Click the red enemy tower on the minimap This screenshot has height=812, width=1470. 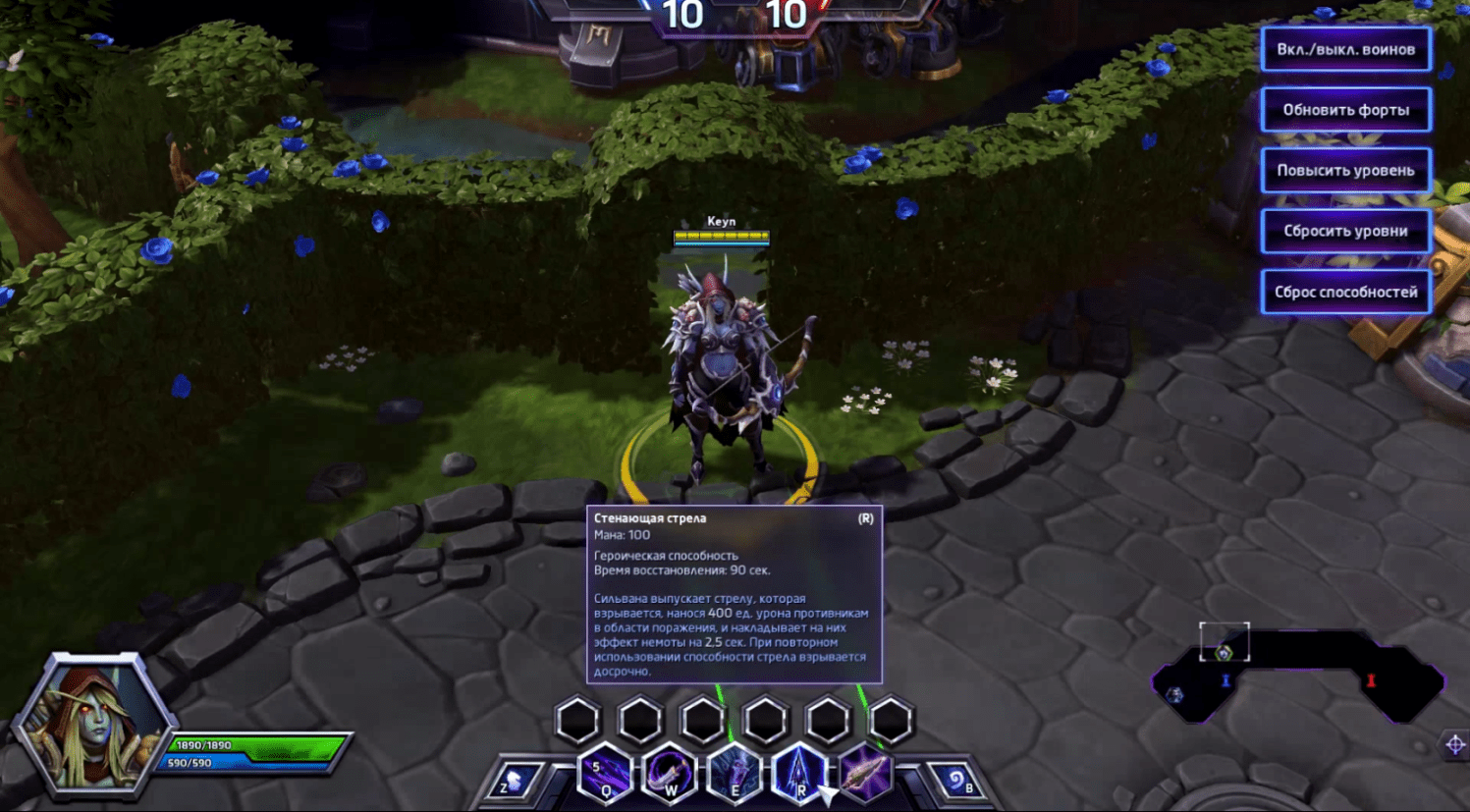[1371, 680]
